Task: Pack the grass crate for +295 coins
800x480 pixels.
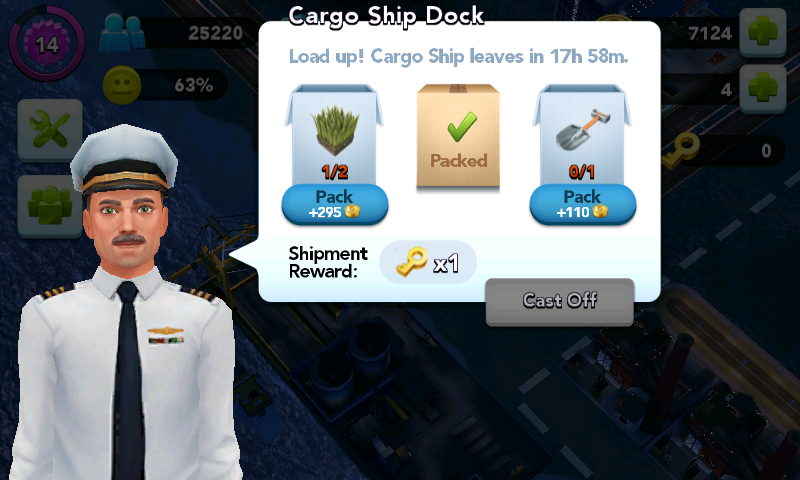Action: 334,204
